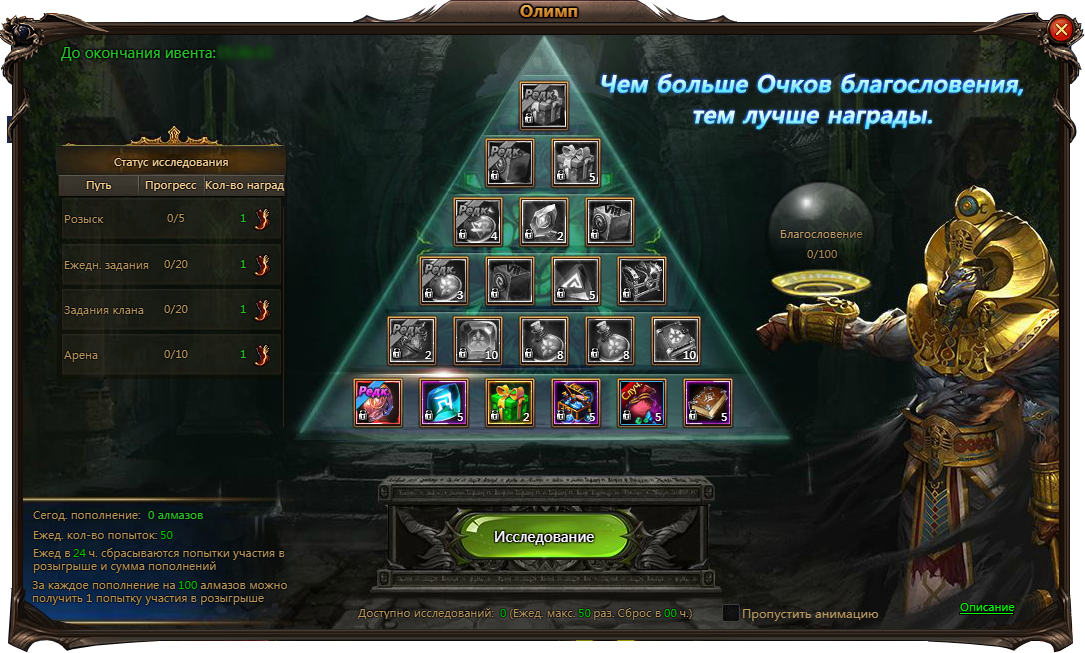Select the Ежедн. задания path row
1085x653 pixels.
coord(172,265)
